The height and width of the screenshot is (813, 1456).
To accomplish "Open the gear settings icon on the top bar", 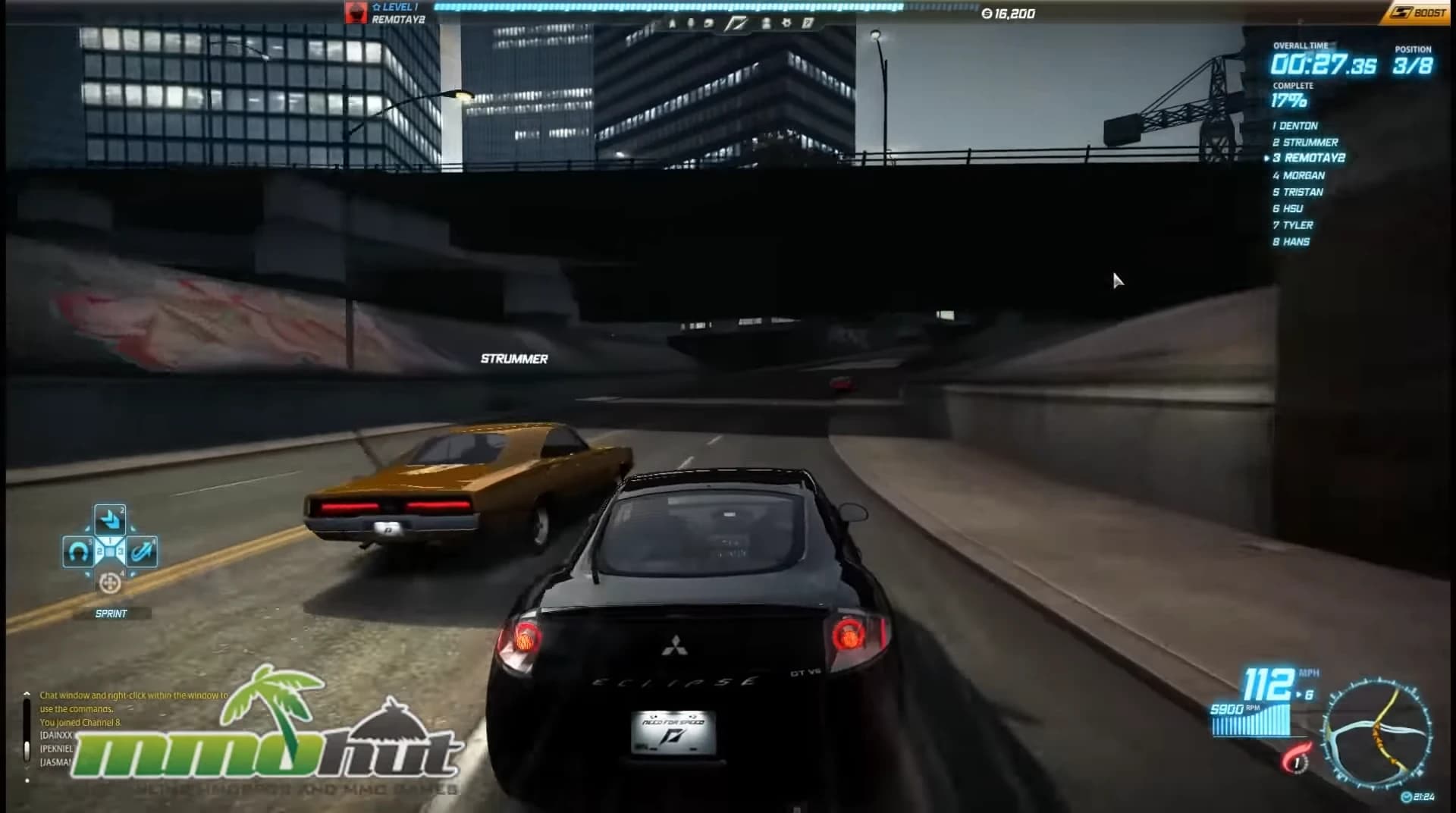I will [786, 24].
